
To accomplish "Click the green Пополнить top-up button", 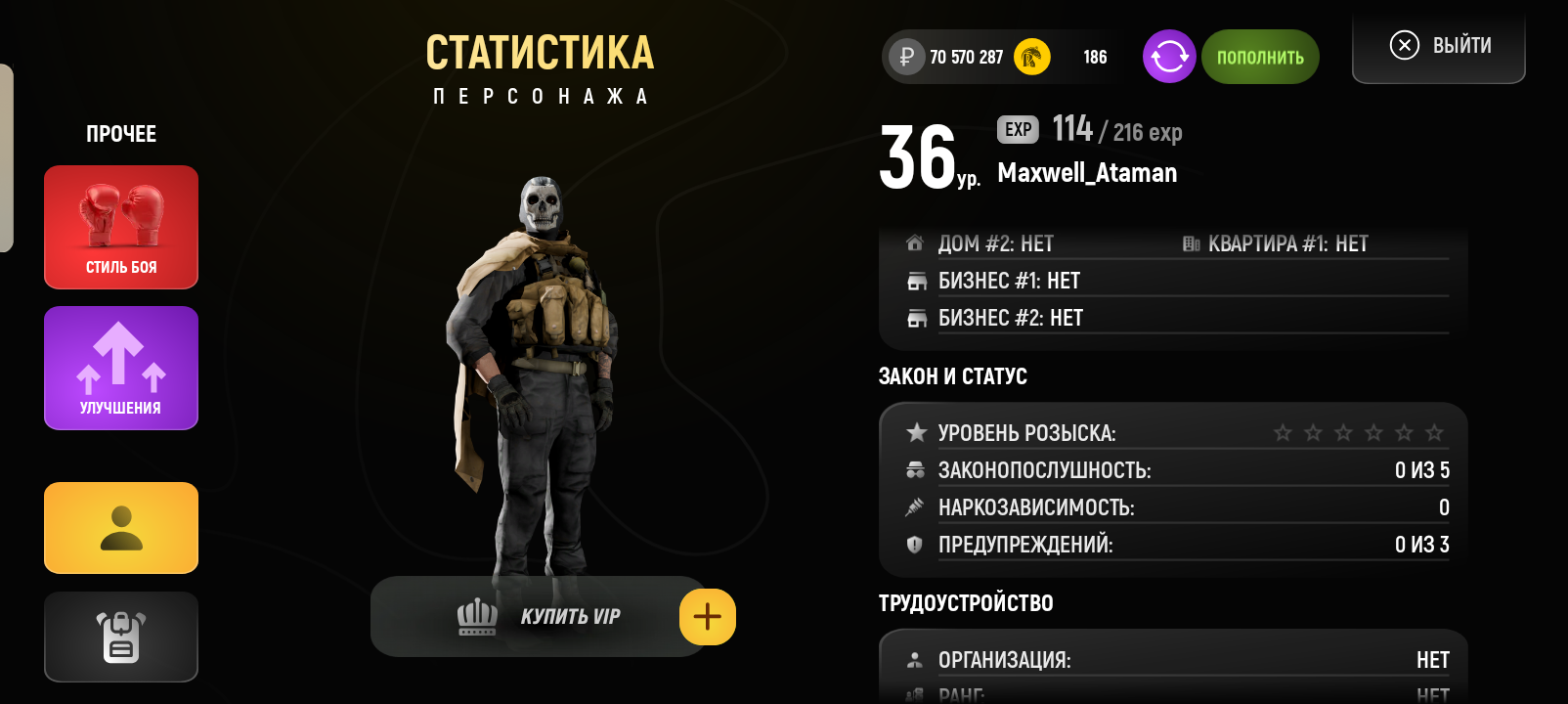I will pyautogui.click(x=1259, y=57).
